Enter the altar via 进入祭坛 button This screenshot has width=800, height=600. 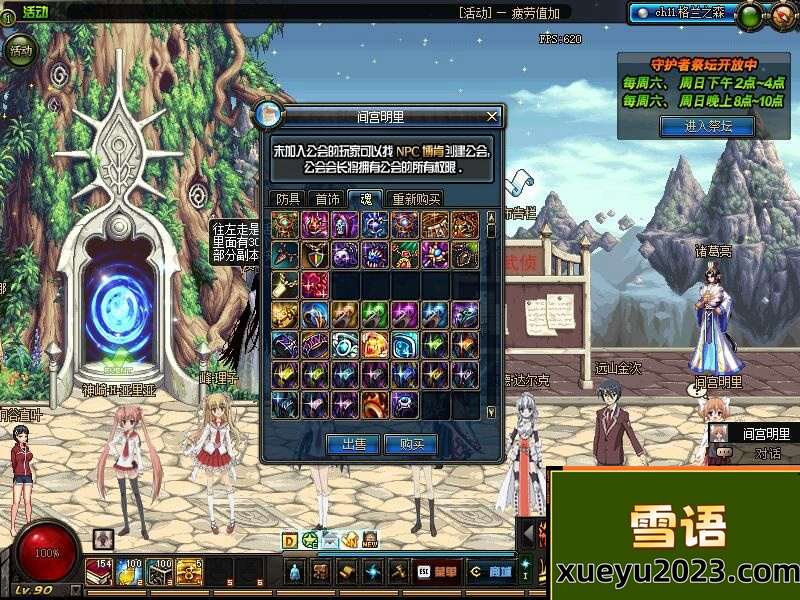[707, 126]
